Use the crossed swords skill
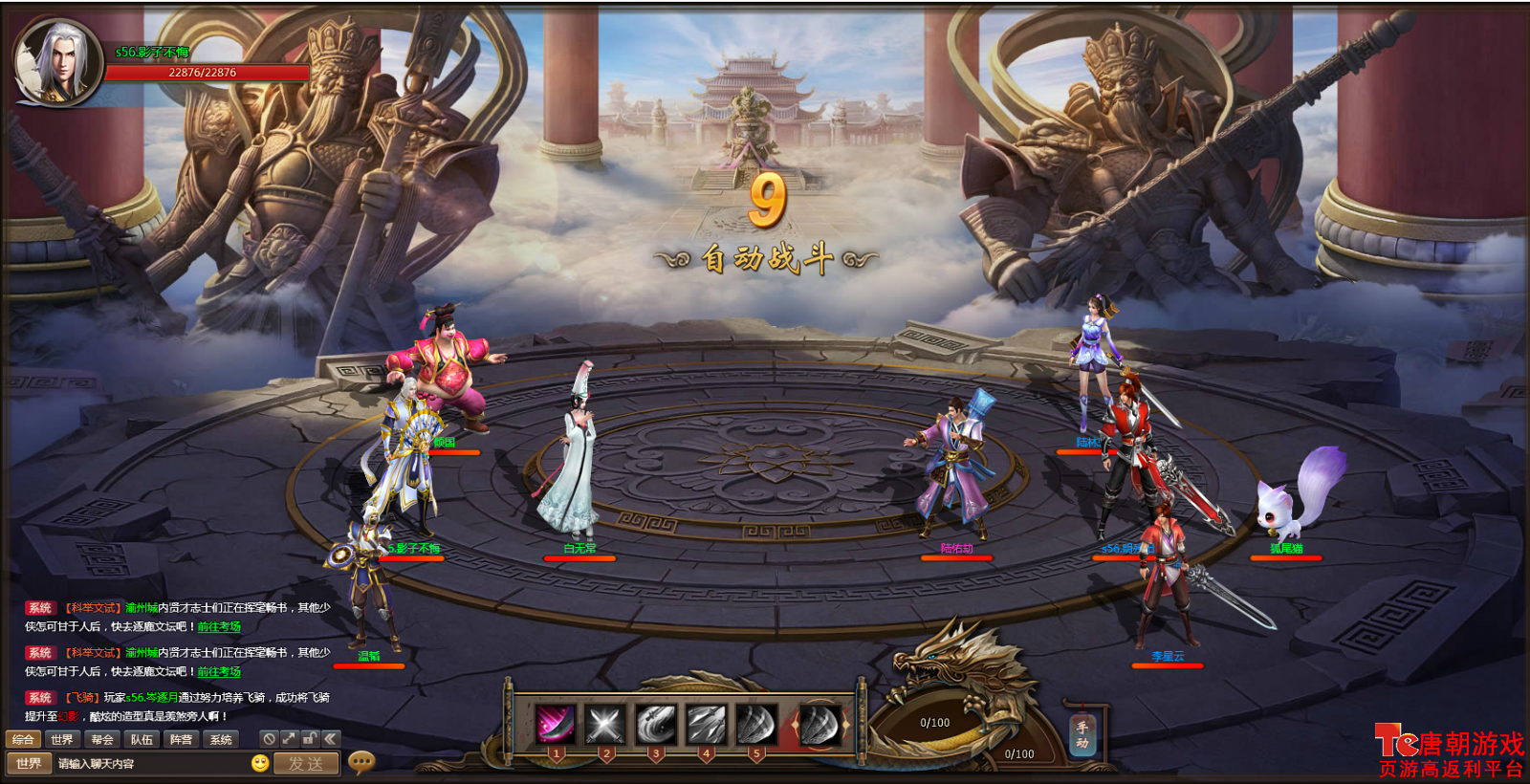This screenshot has width=1530, height=784. (x=605, y=725)
